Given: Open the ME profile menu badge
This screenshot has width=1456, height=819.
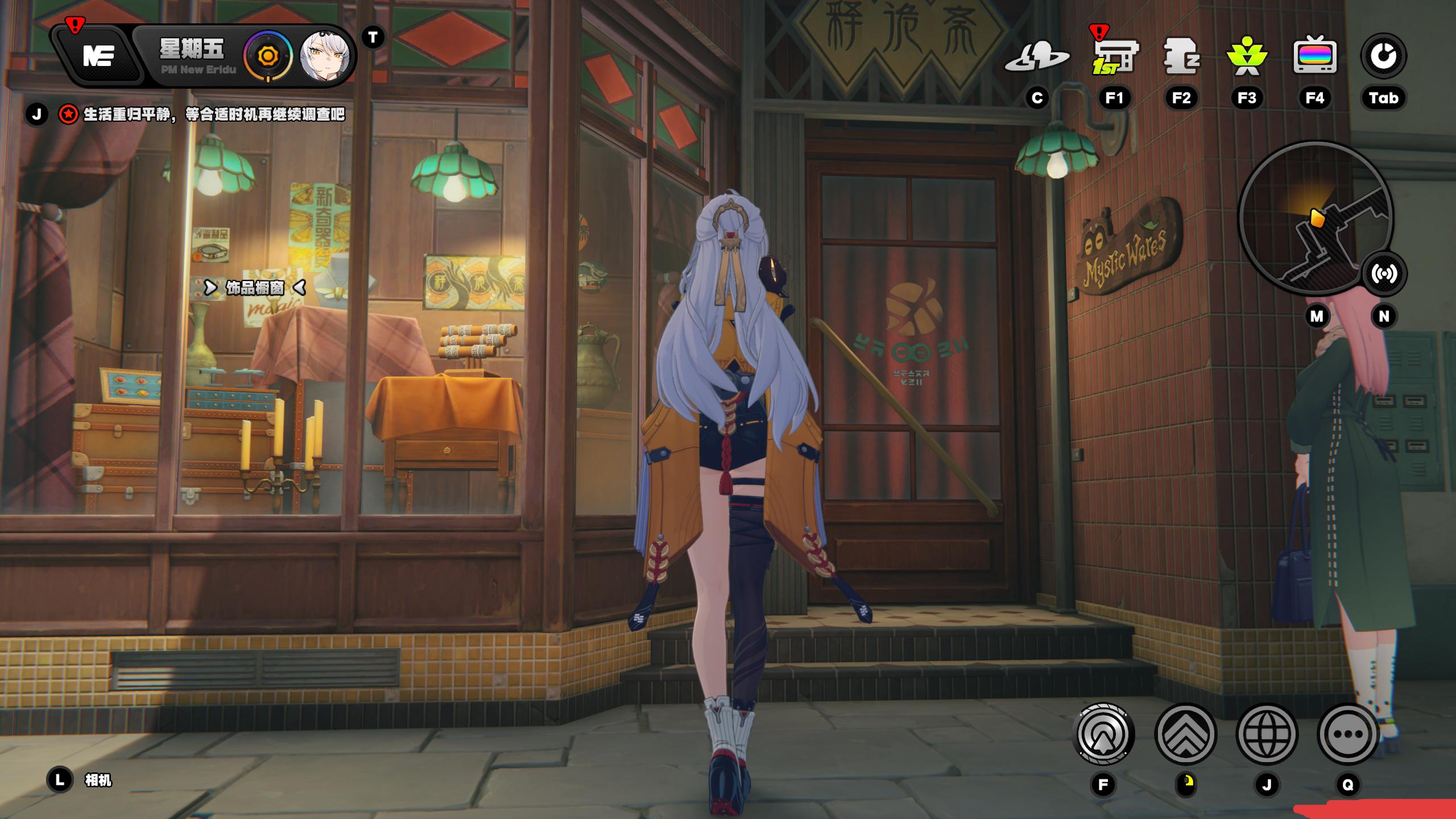Looking at the screenshot, I should (x=98, y=56).
